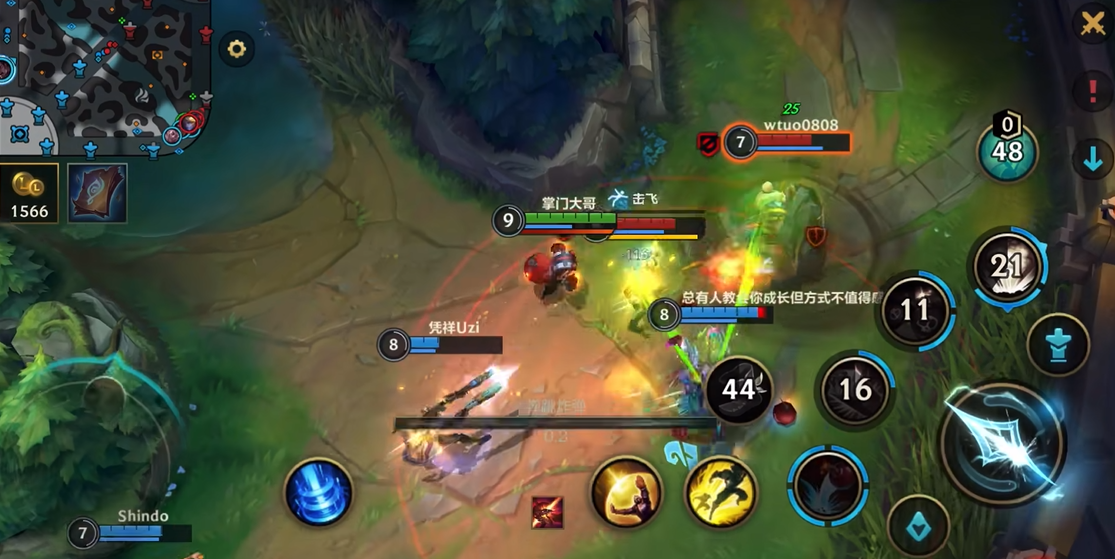This screenshot has height=559, width=1115.
Task: Activate the yellow dashing figure summoner spell
Action: 720,491
